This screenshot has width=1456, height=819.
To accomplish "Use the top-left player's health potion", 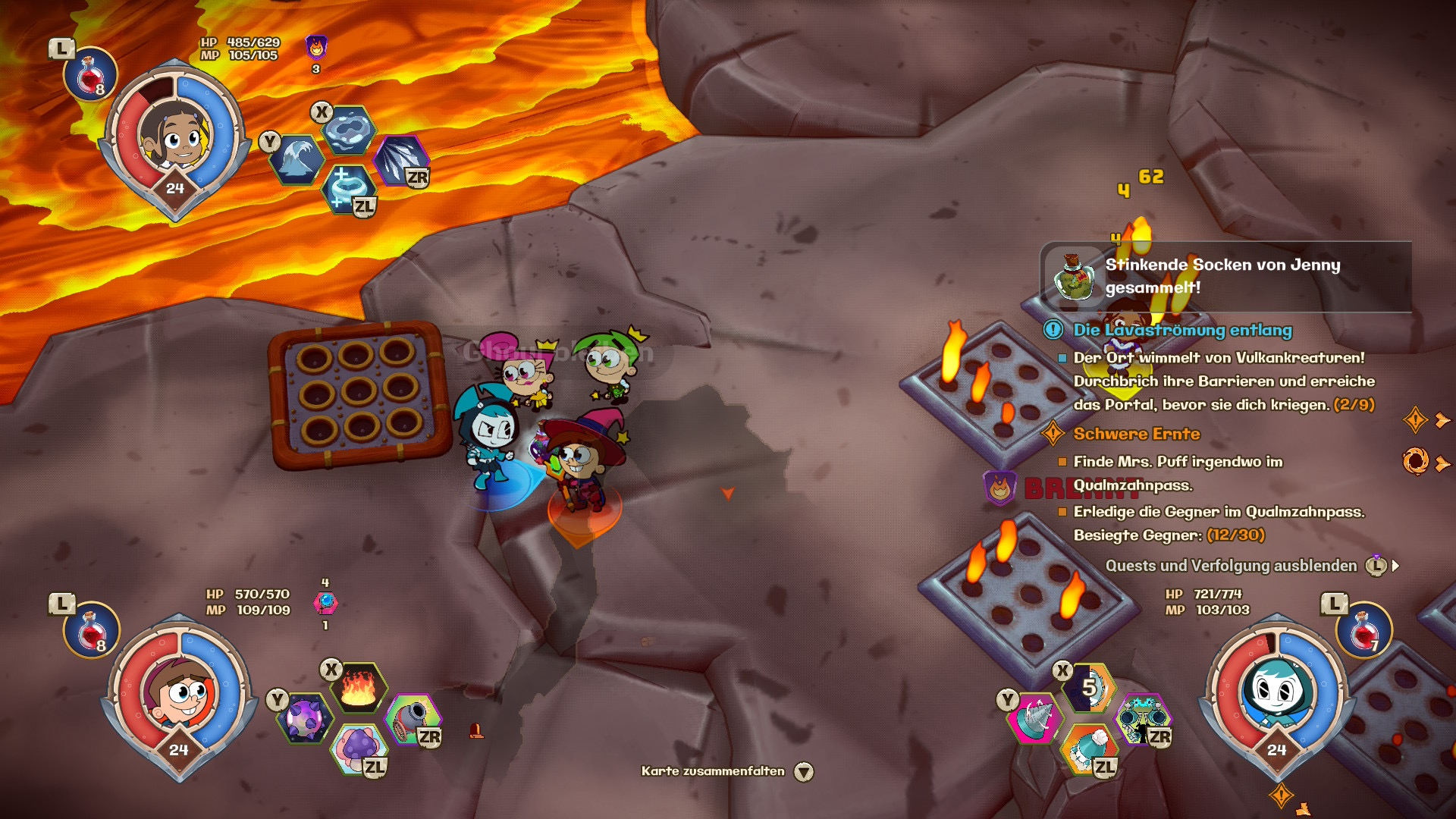I will pos(90,76).
